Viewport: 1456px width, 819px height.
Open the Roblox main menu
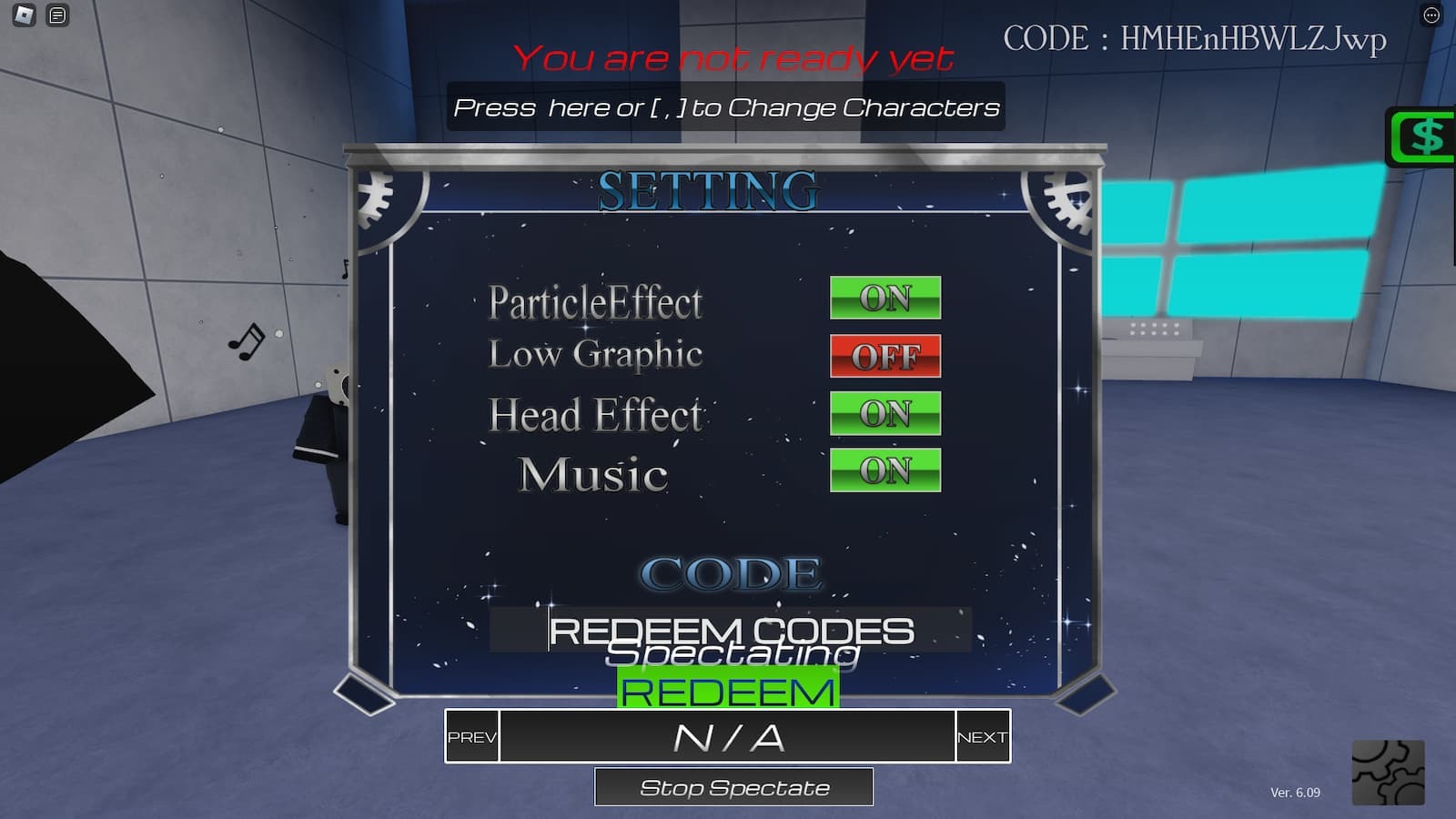pos(25,15)
